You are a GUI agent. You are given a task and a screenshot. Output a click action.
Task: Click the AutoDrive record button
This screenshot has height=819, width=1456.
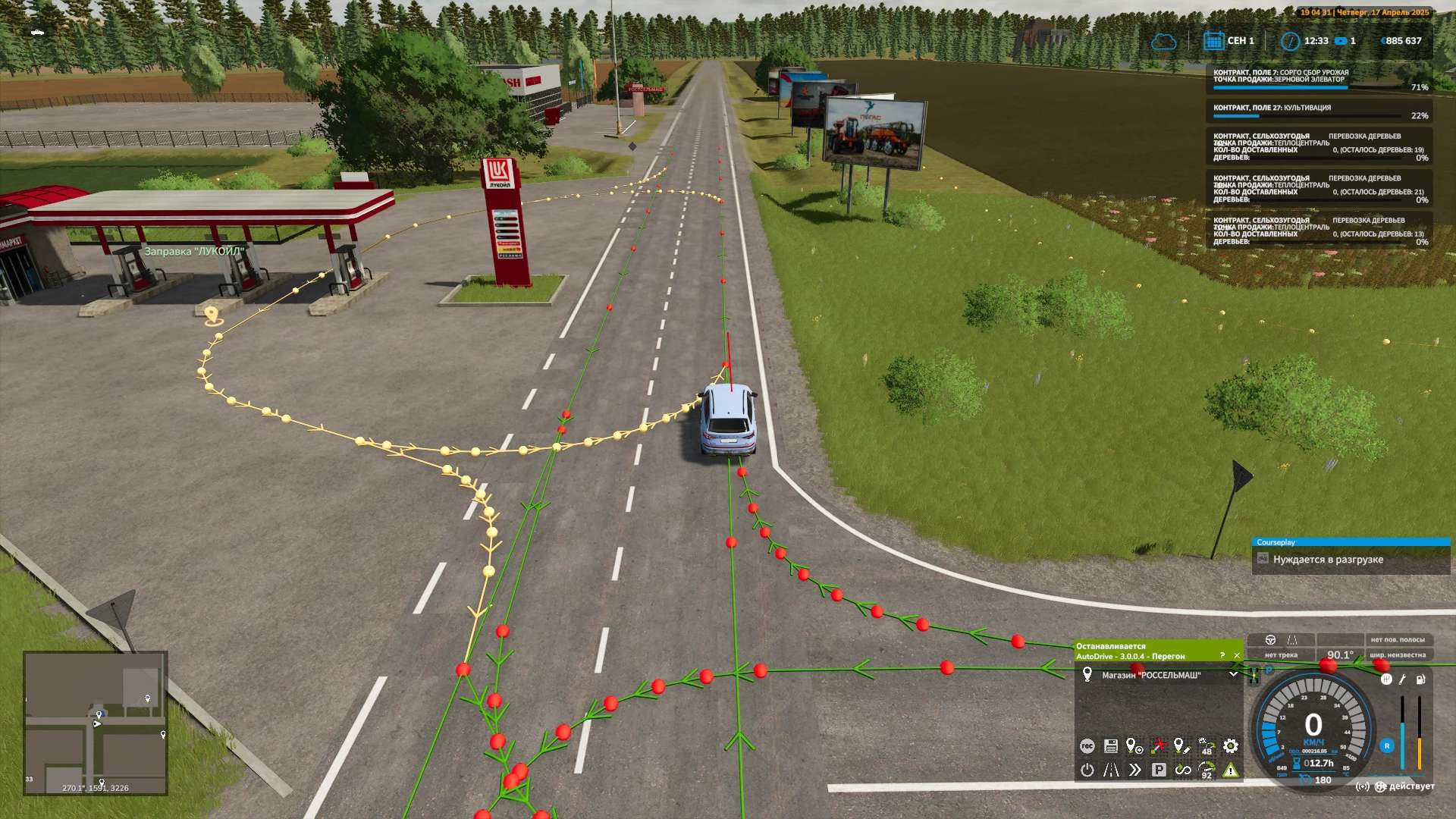1087,746
